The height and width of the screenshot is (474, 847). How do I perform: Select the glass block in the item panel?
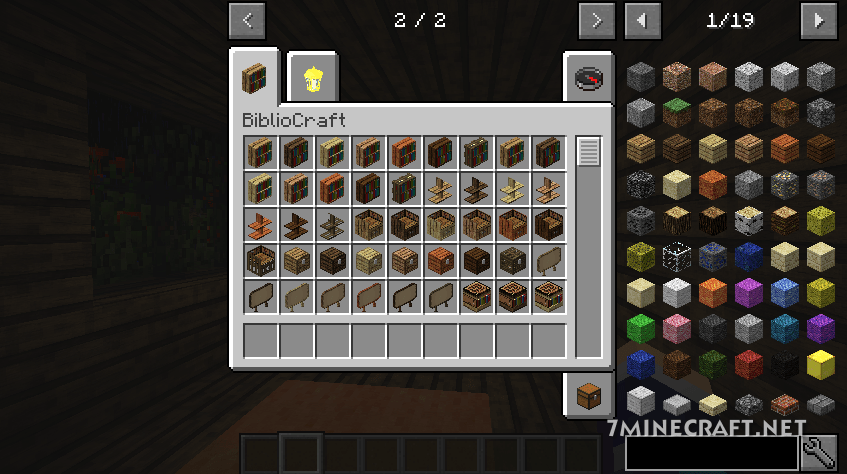[677, 256]
